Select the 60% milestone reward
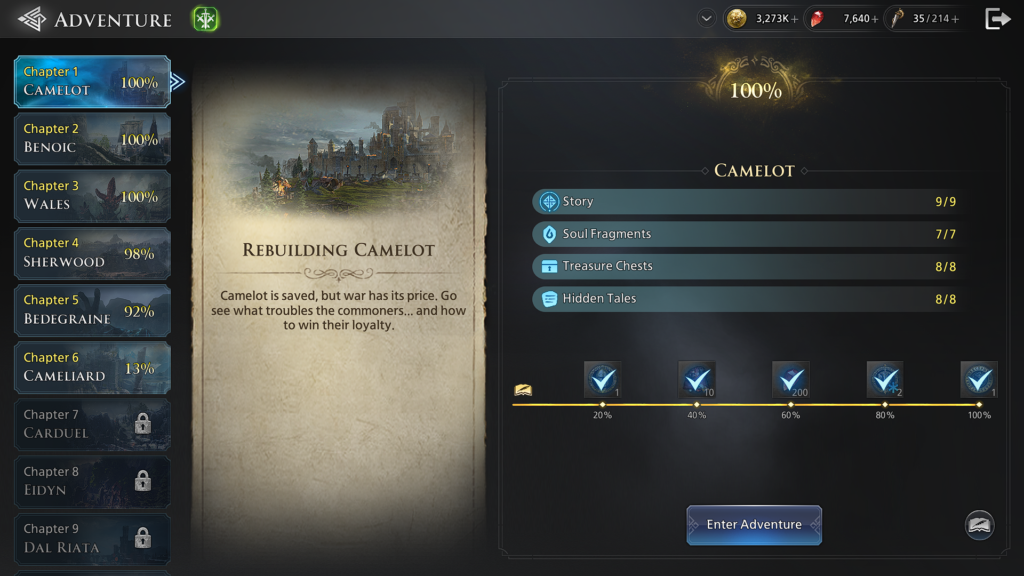 click(x=790, y=380)
